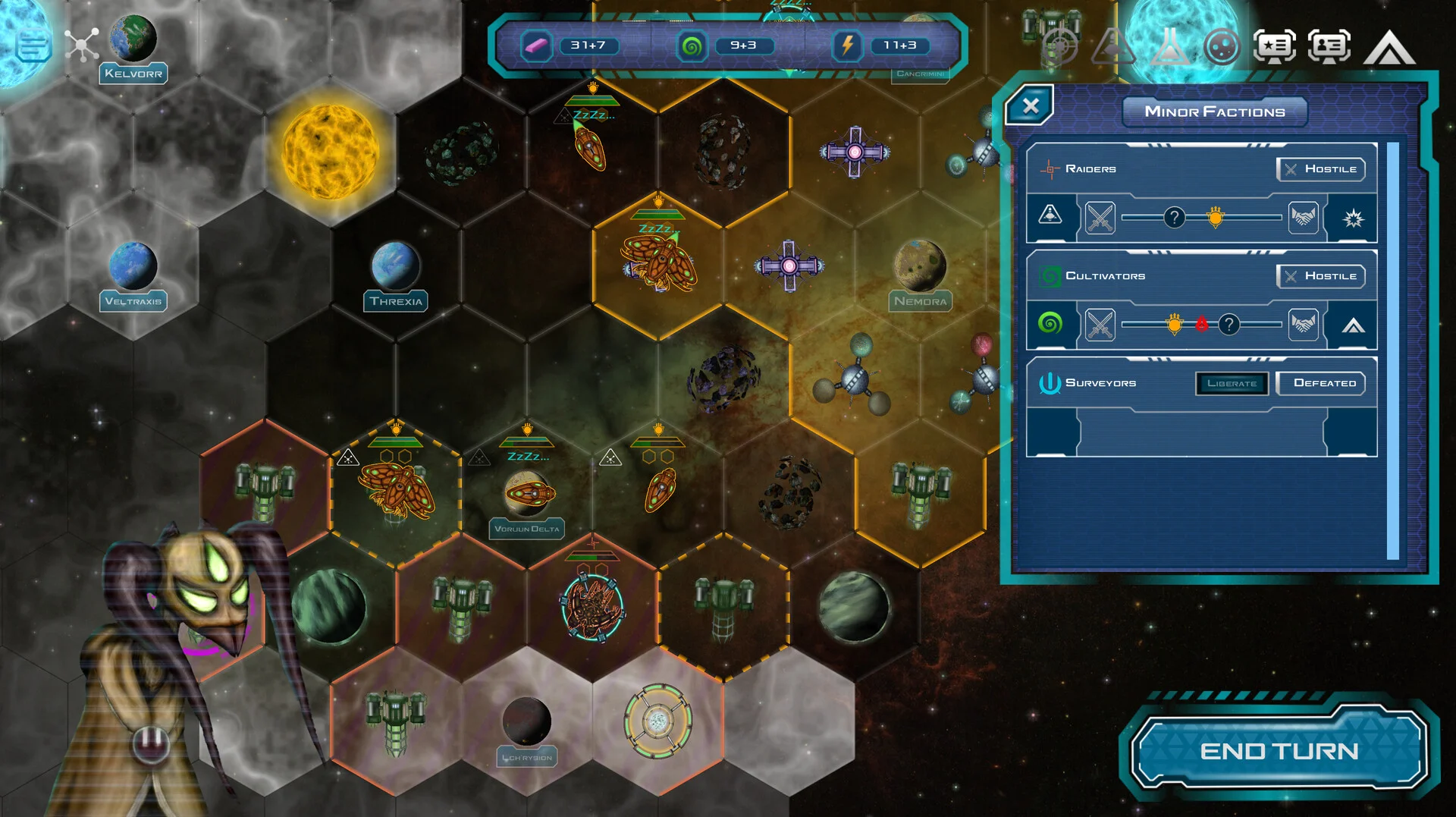Viewport: 1456px width, 817px height.
Task: Open the person profile card icon
Action: click(x=1329, y=47)
